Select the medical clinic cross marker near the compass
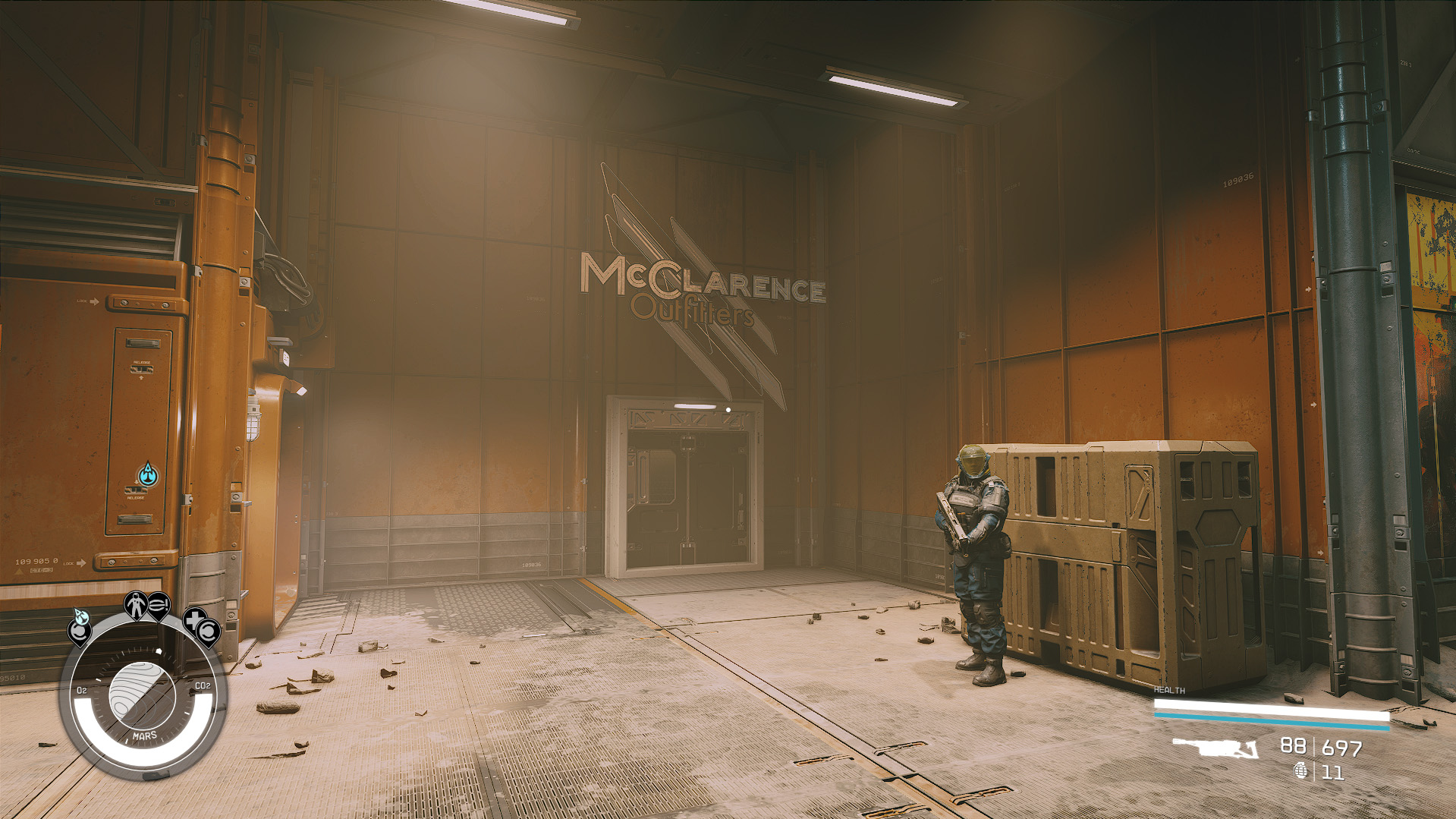 193,619
